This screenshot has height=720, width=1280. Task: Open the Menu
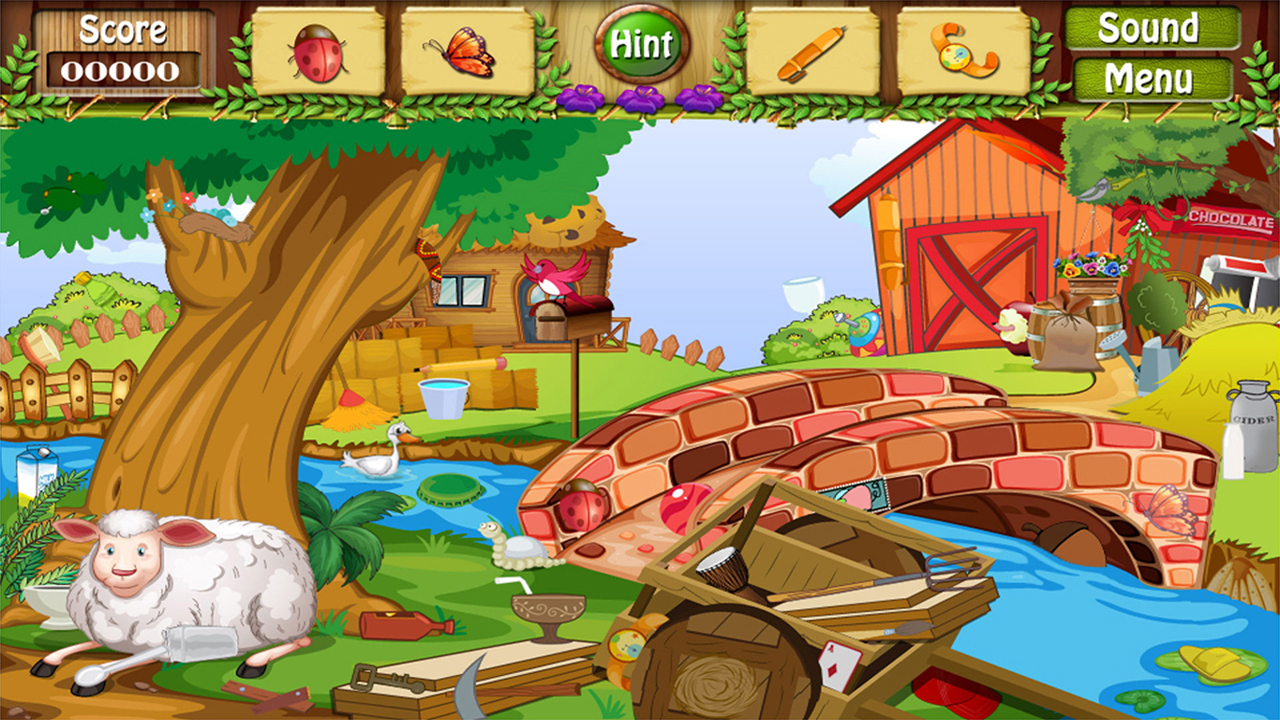point(1148,76)
